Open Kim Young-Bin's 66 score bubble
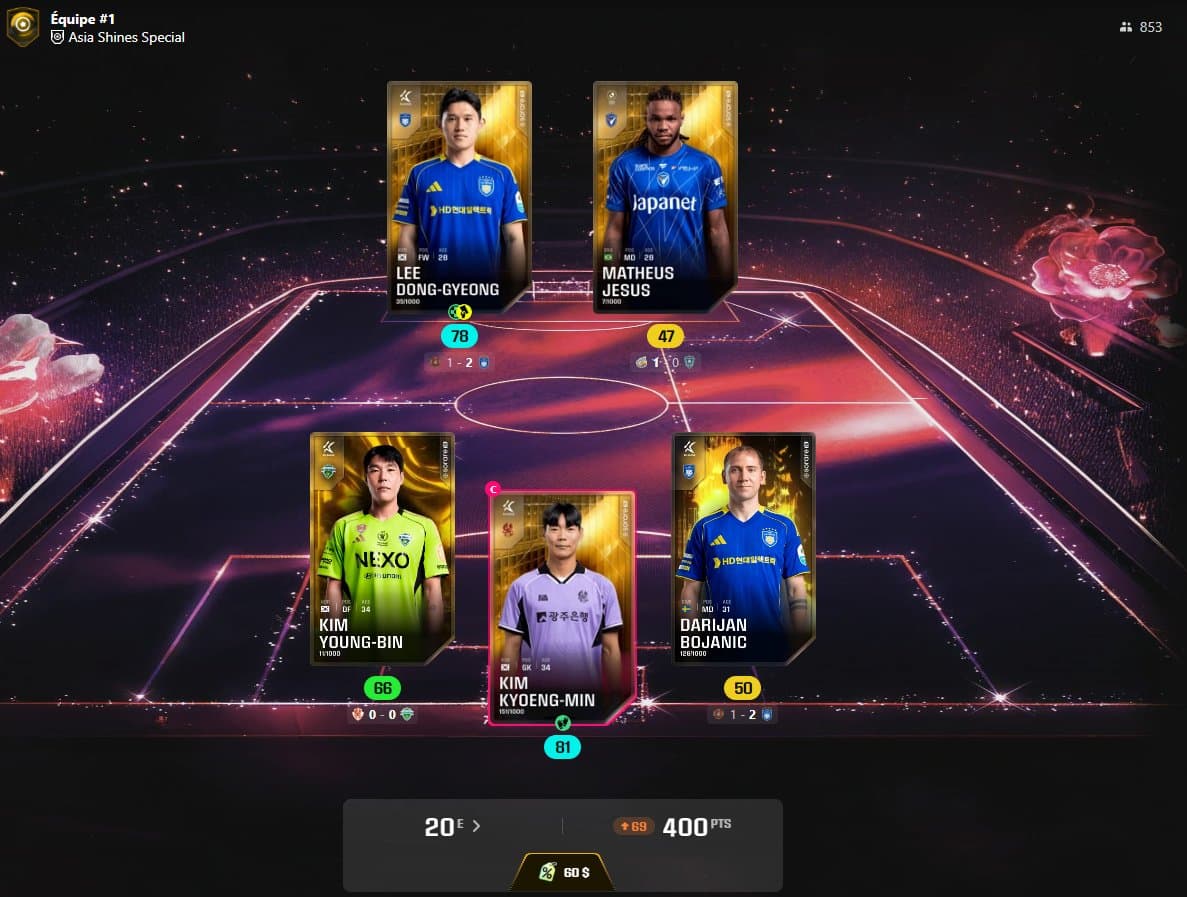1187x897 pixels. (382, 688)
